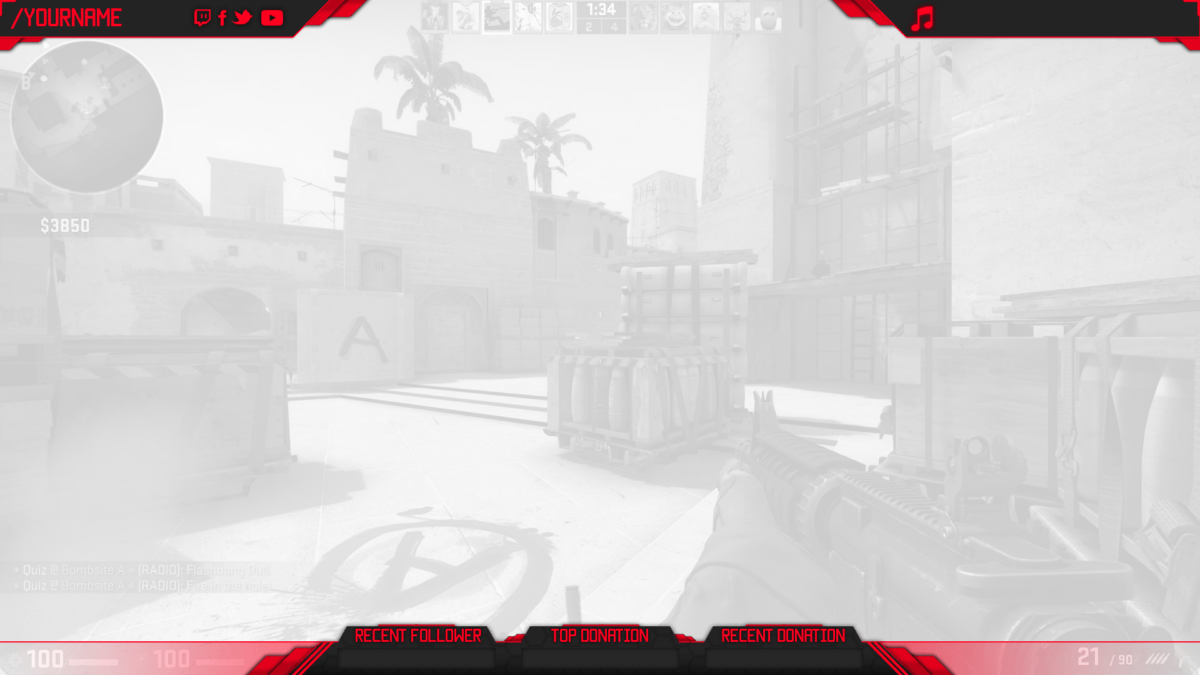Click the YouTube play icon
Screen dimensions: 1200x675
(272, 18)
